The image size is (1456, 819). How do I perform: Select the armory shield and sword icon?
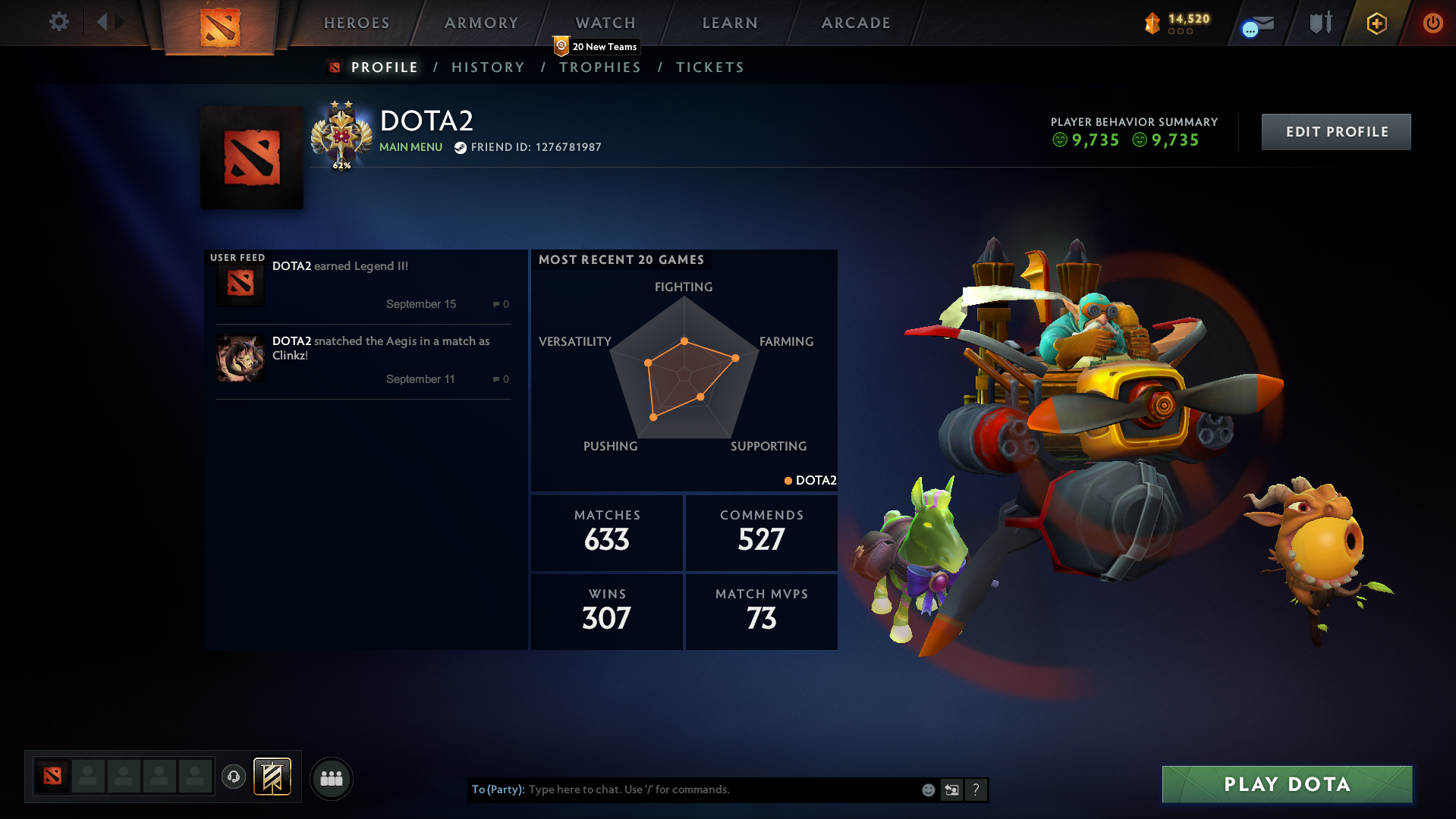point(1319,23)
